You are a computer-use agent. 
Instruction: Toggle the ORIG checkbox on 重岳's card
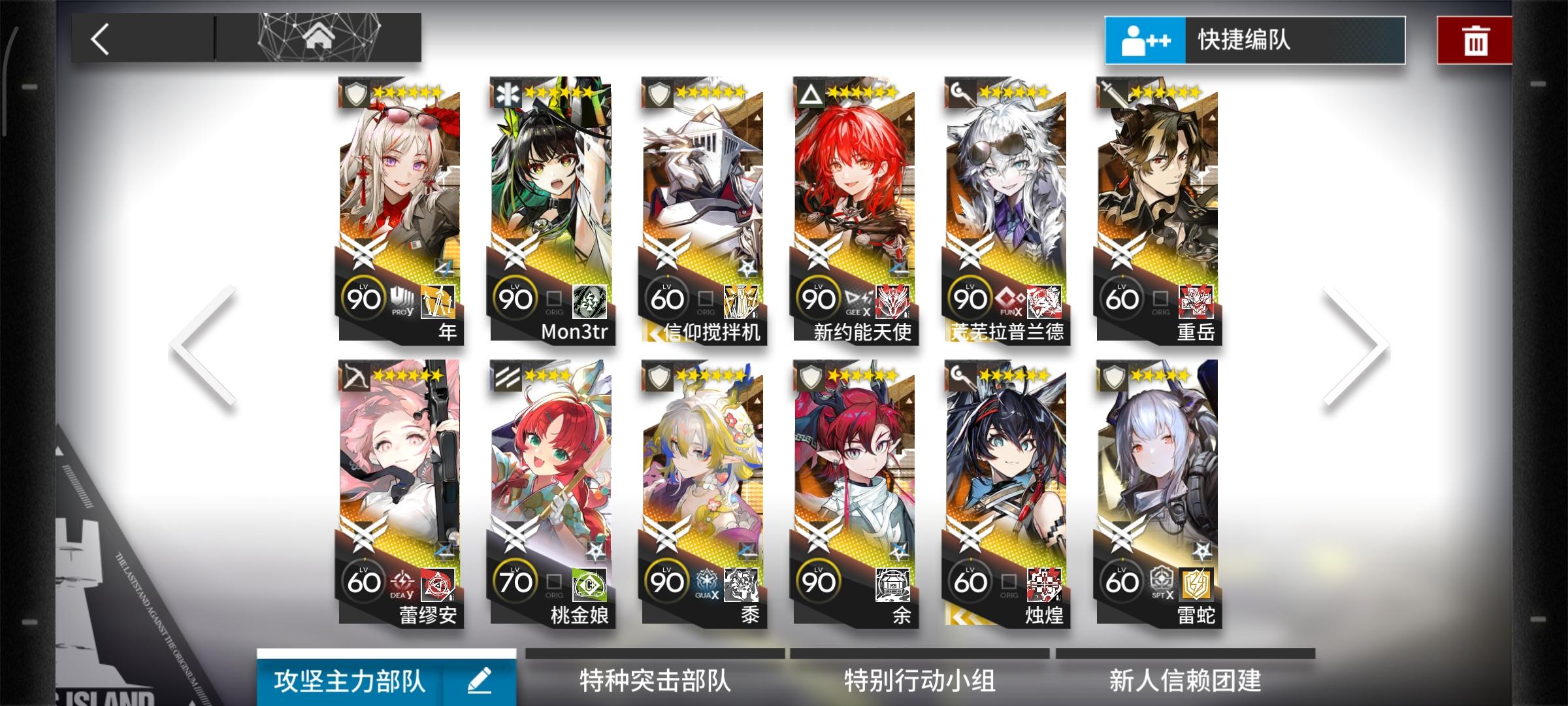pos(1162,298)
